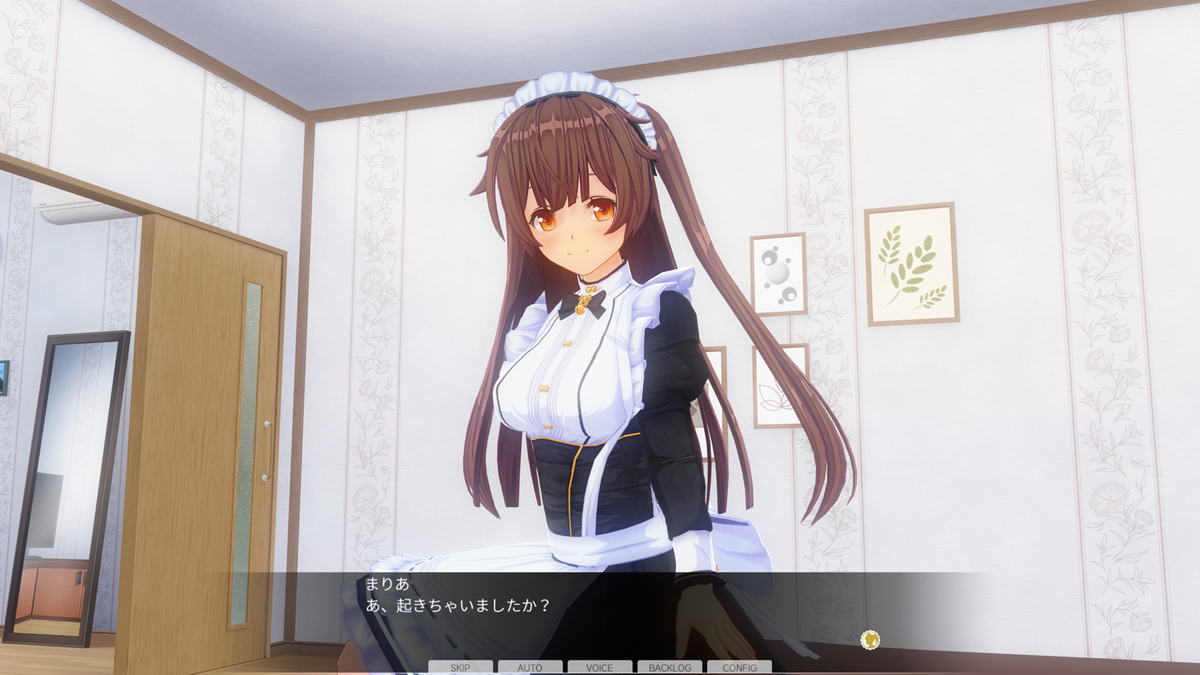Replay the line with VOICE
This screenshot has height=675, width=1200.
(x=600, y=667)
